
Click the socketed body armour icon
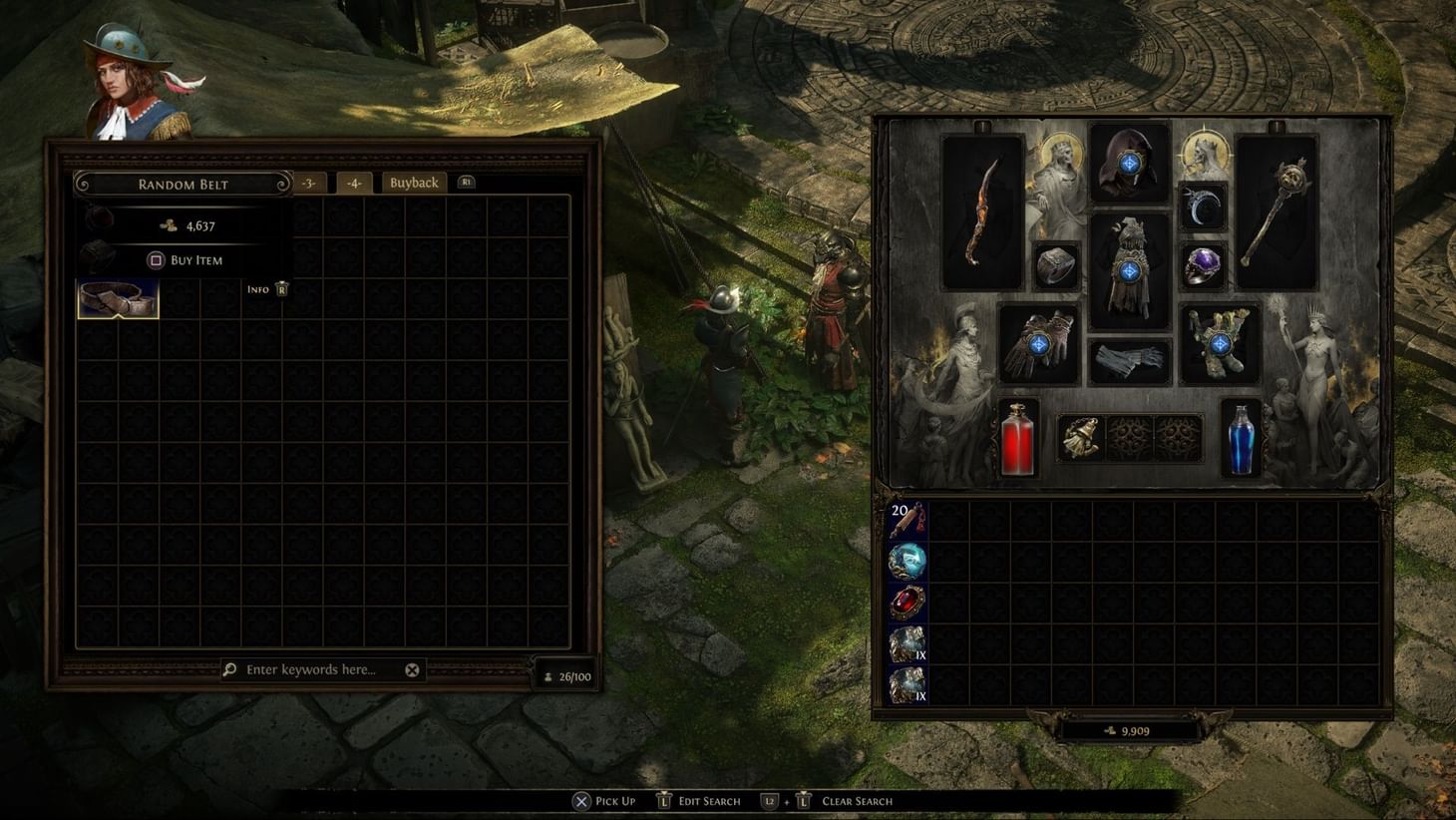[x=1132, y=267]
